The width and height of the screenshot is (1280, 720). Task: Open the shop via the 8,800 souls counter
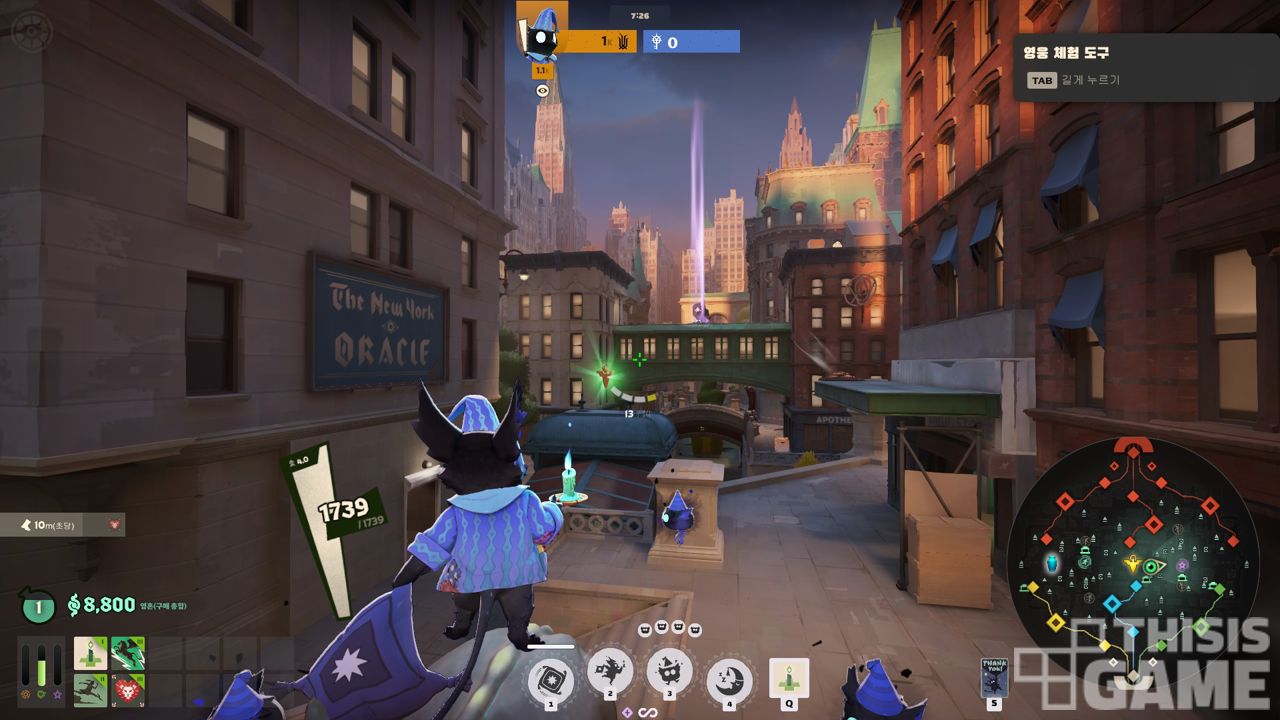101,604
